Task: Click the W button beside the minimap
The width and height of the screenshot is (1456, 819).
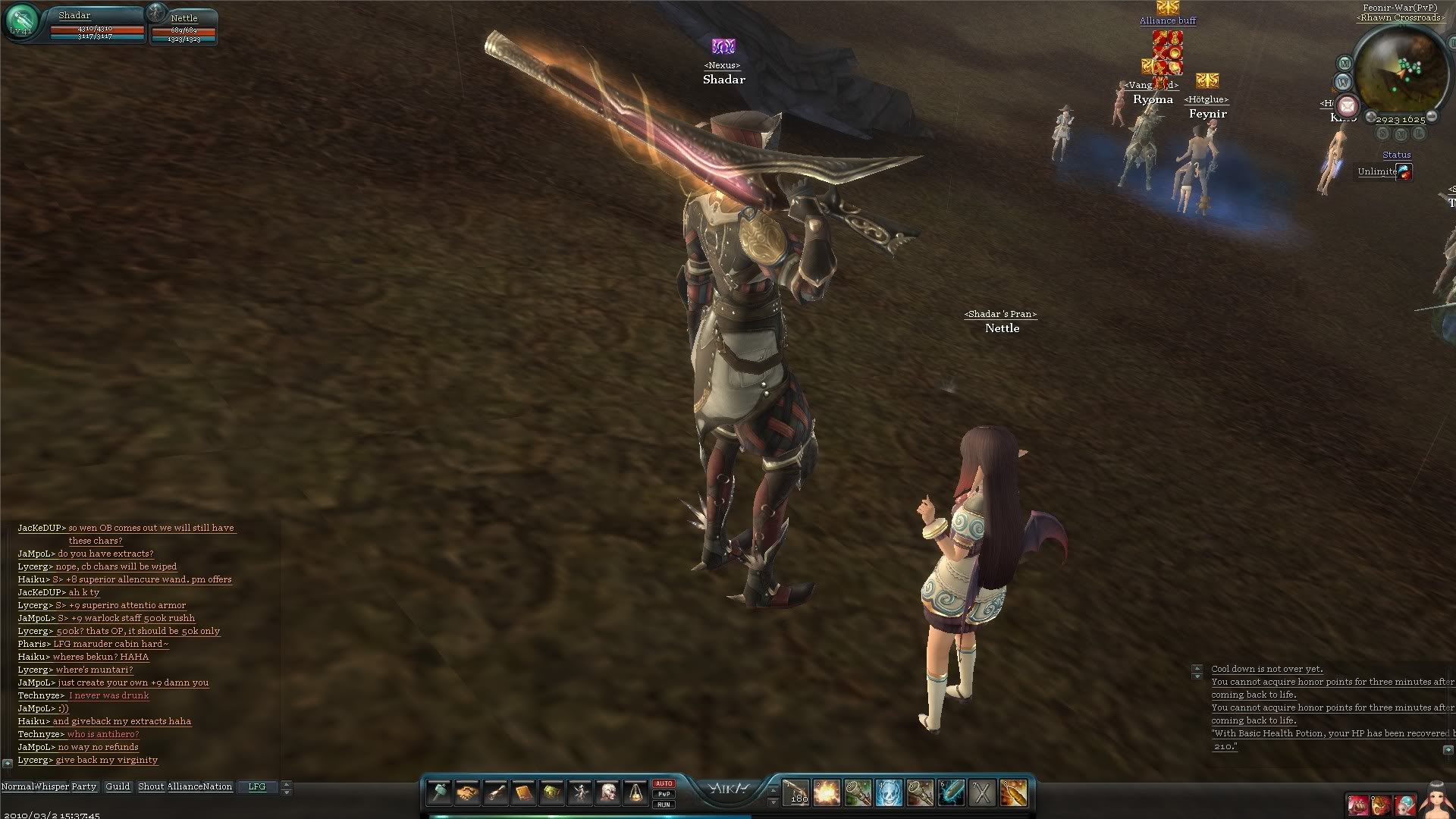Action: click(x=1343, y=82)
